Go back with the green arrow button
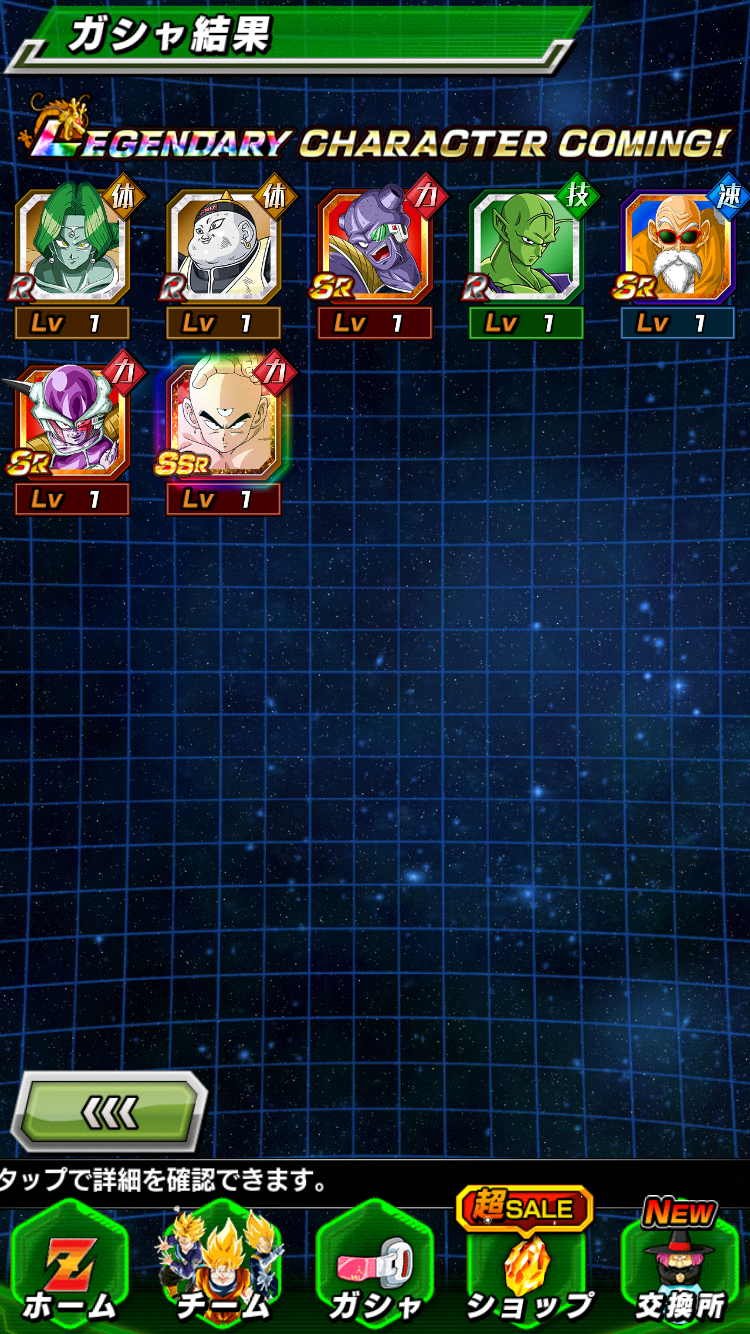This screenshot has width=750, height=1334. coord(108,1111)
